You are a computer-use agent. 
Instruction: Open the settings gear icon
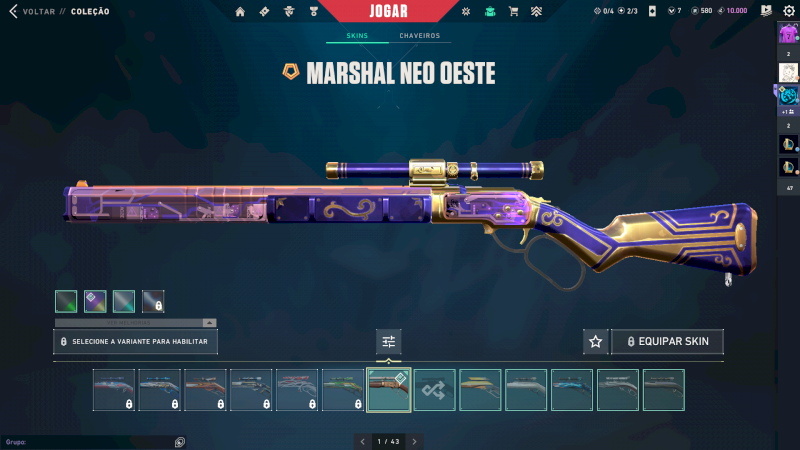coord(788,11)
